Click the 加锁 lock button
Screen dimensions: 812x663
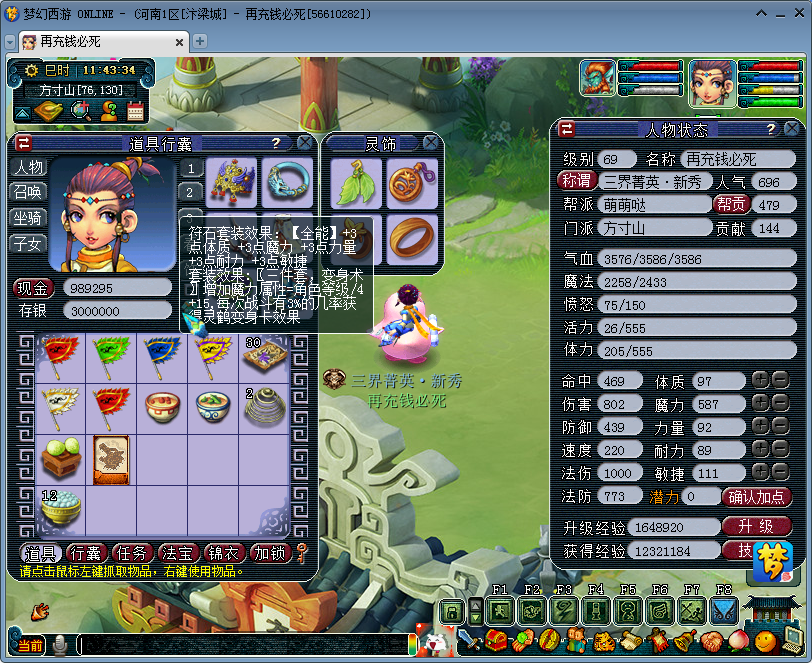[269, 553]
